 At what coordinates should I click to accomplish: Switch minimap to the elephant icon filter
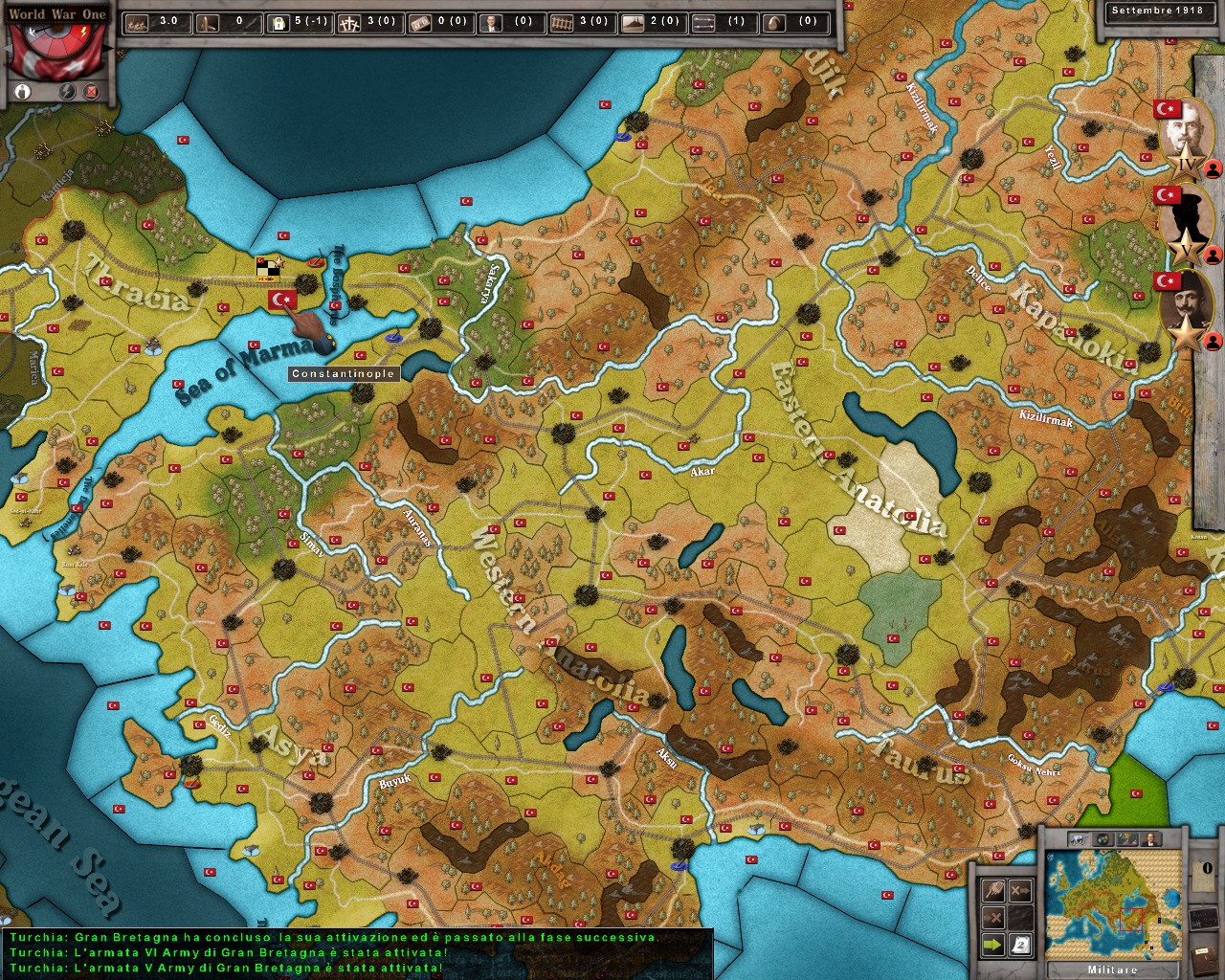pyautogui.click(x=1078, y=839)
